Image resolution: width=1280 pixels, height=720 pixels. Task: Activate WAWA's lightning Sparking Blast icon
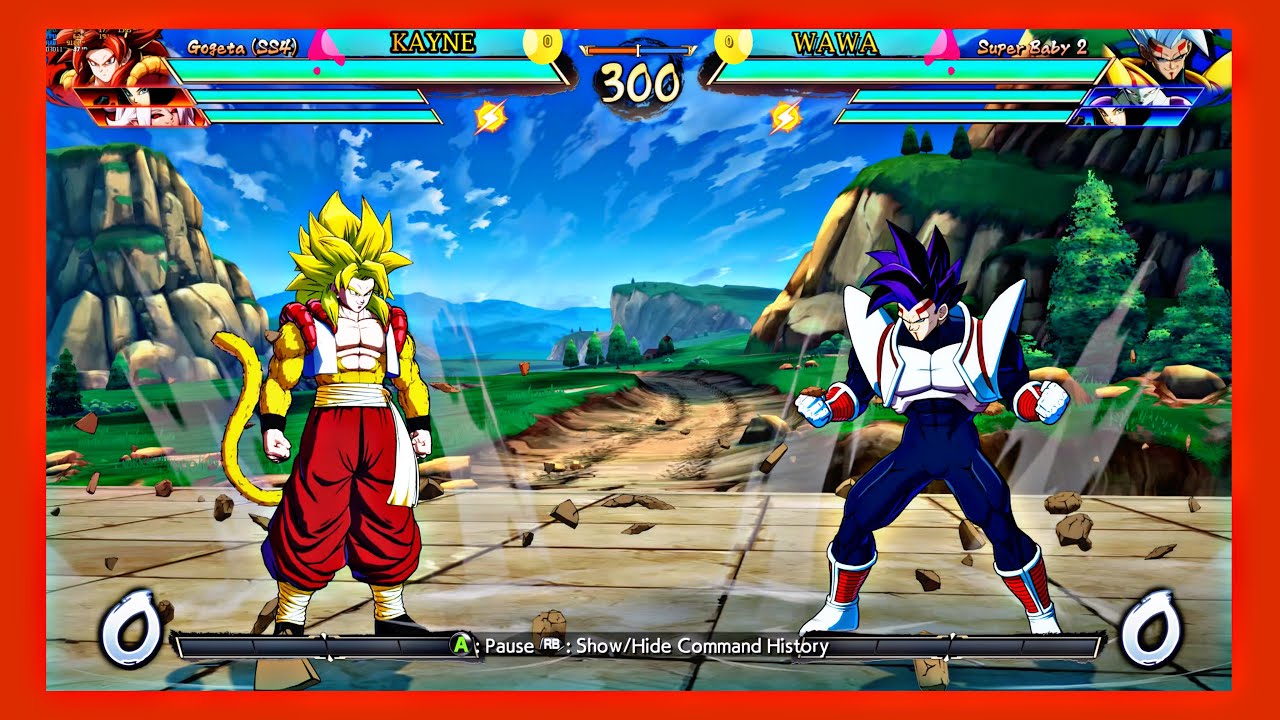click(785, 118)
